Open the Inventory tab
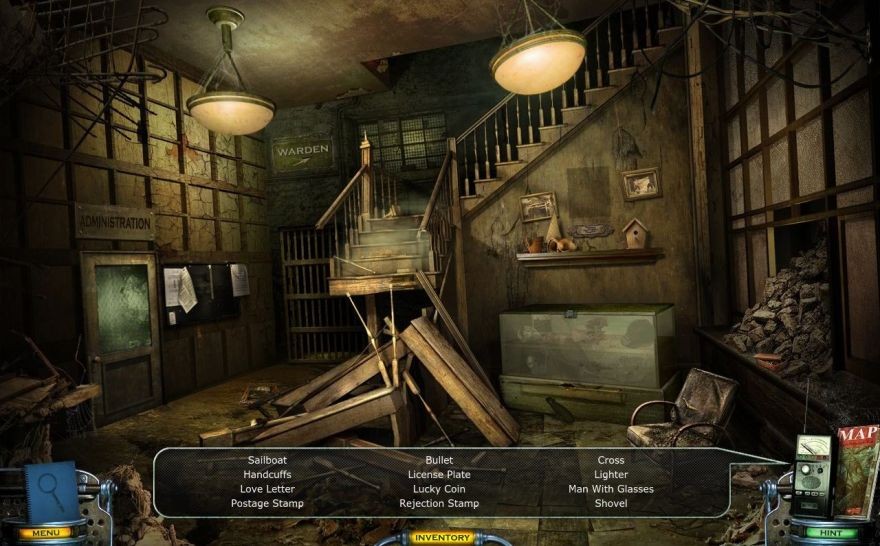Image resolution: width=880 pixels, height=546 pixels. click(440, 538)
